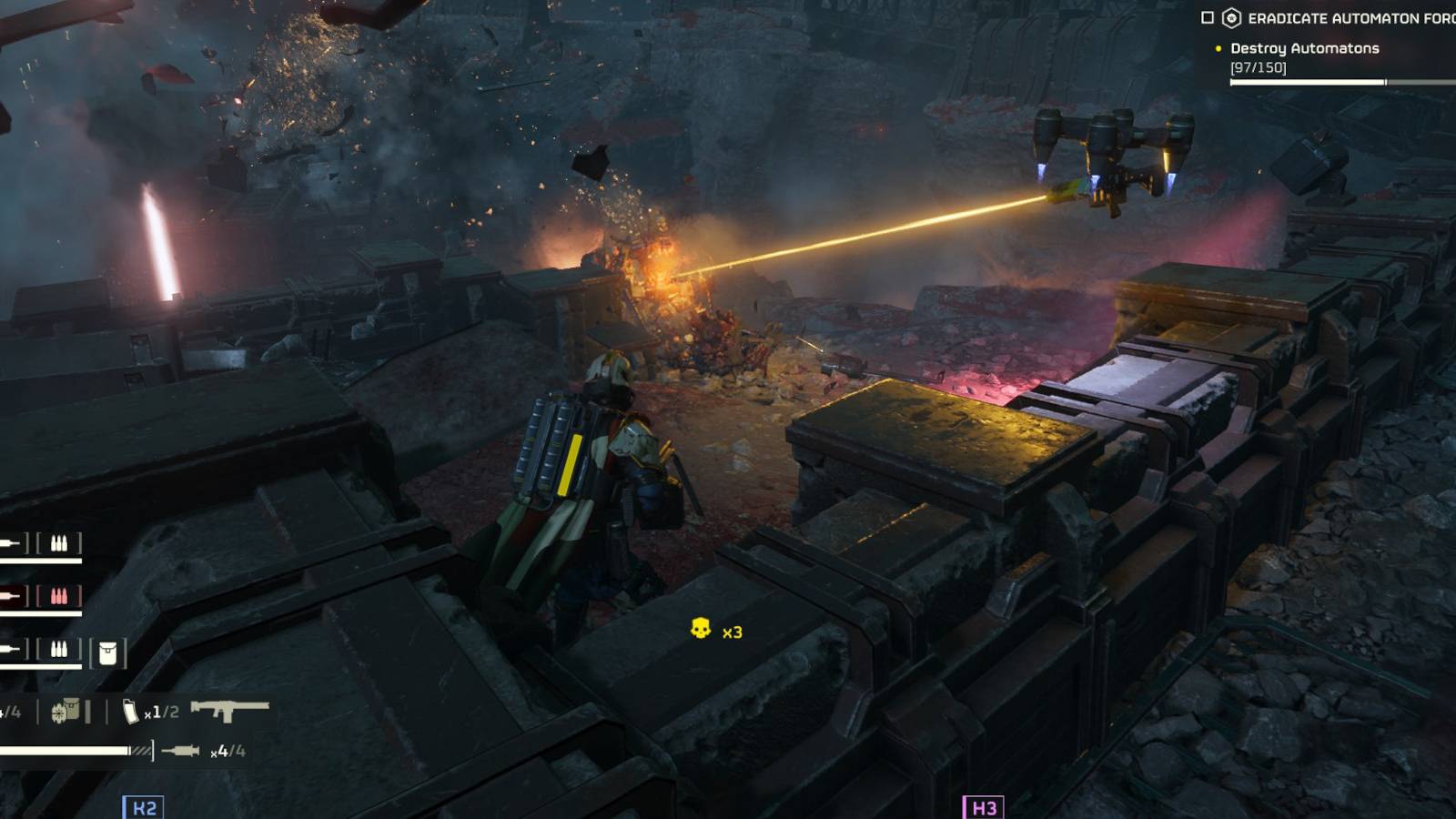Select the stim syringe icon showing x4/4
The height and width of the screenshot is (819, 1456).
tap(182, 748)
